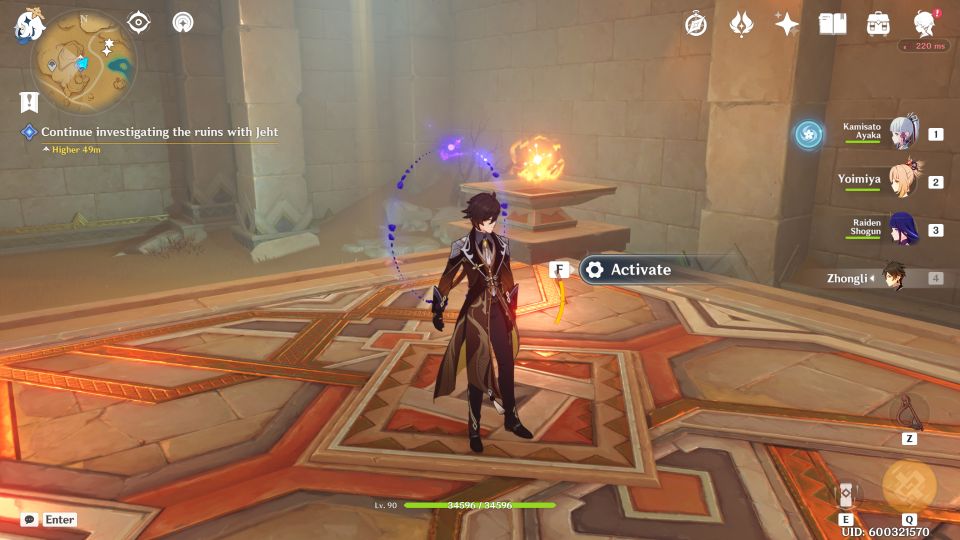Open the Wish menu
Screen dimensions: 960x540
[741, 25]
